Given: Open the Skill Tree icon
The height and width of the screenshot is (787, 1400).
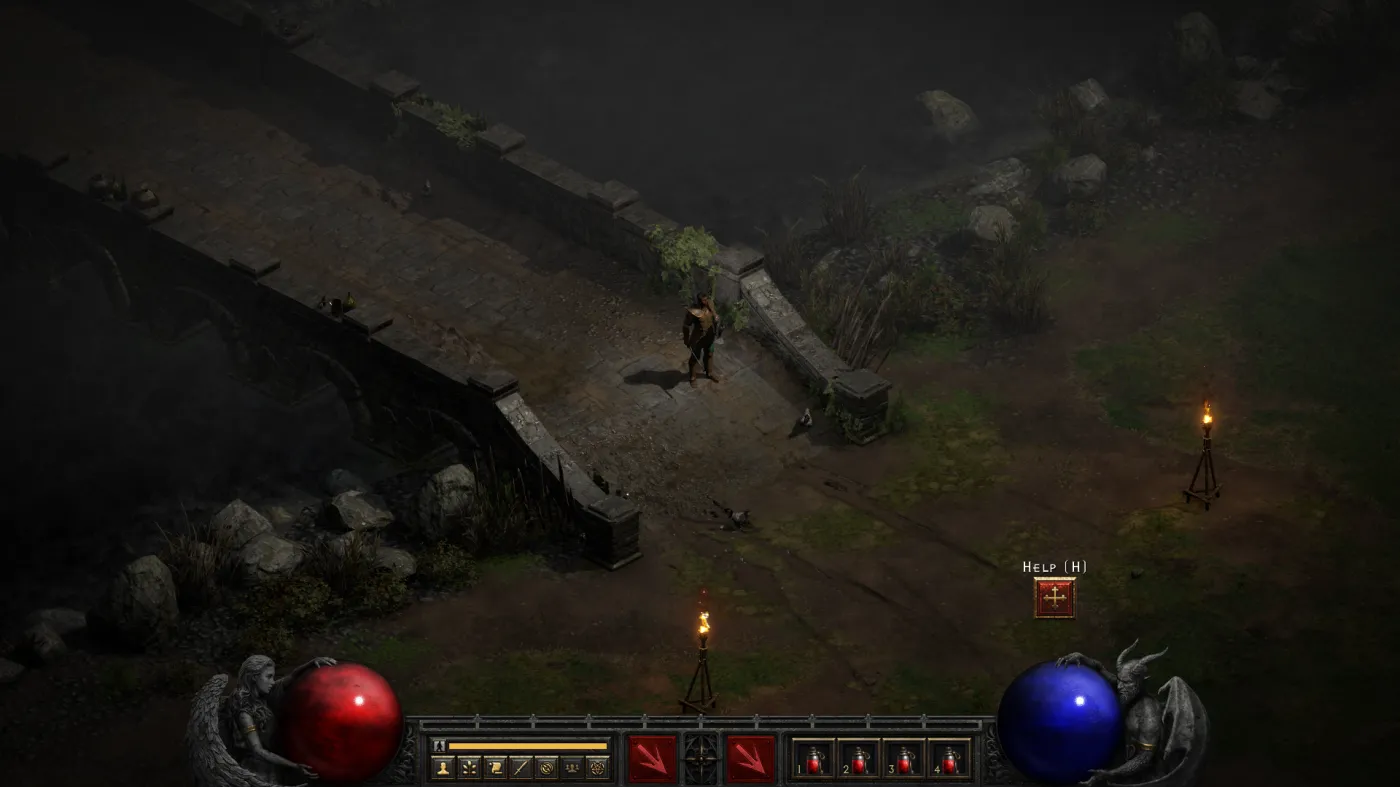Looking at the screenshot, I should tap(469, 768).
